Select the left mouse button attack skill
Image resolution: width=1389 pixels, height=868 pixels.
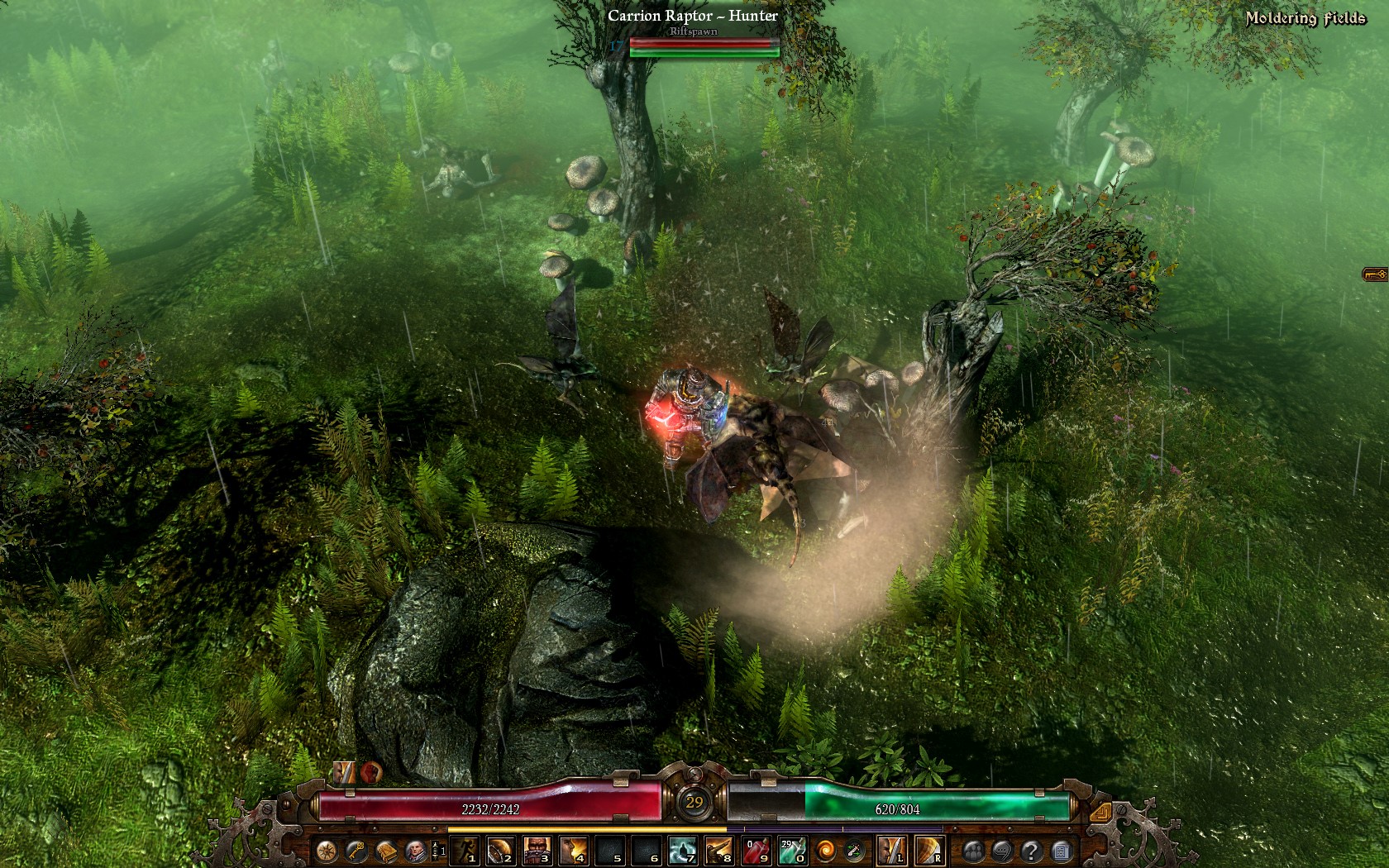(x=891, y=850)
